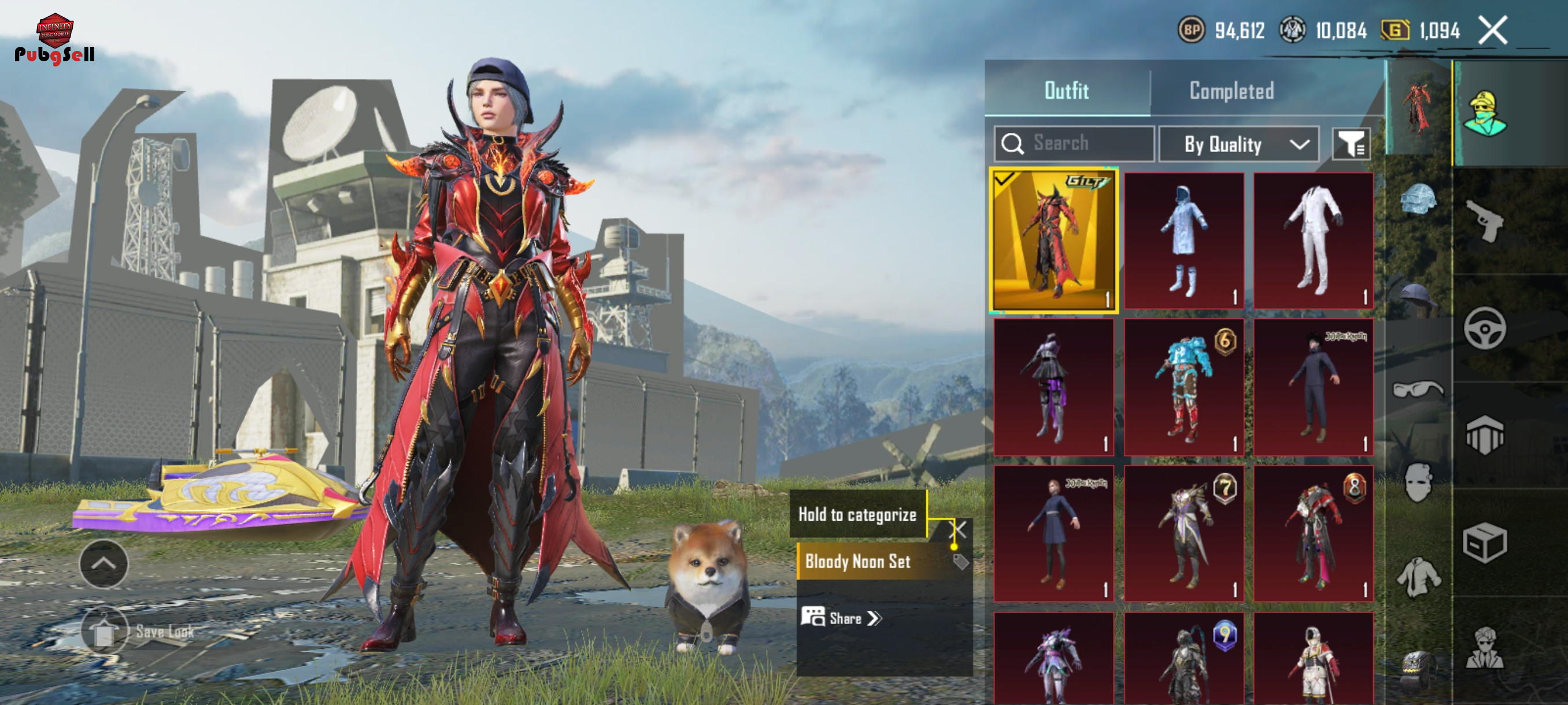
Task: Open the By Quality sort dropdown
Action: coord(1238,144)
